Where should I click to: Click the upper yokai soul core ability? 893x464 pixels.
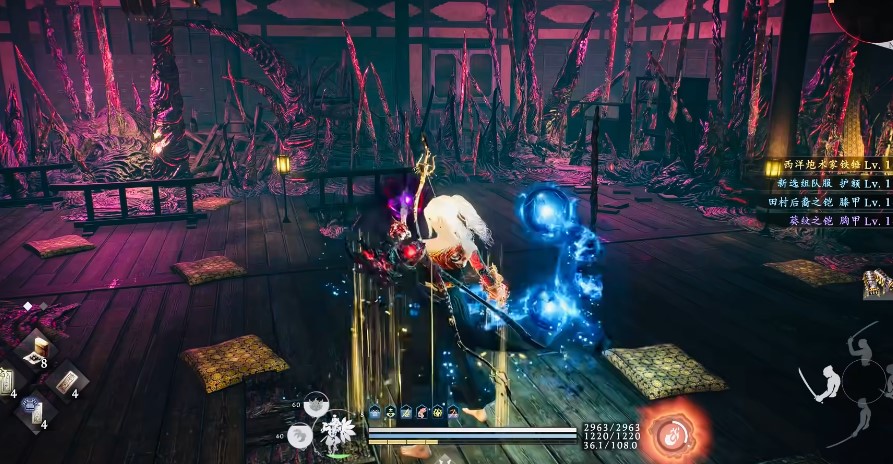[x=317, y=404]
